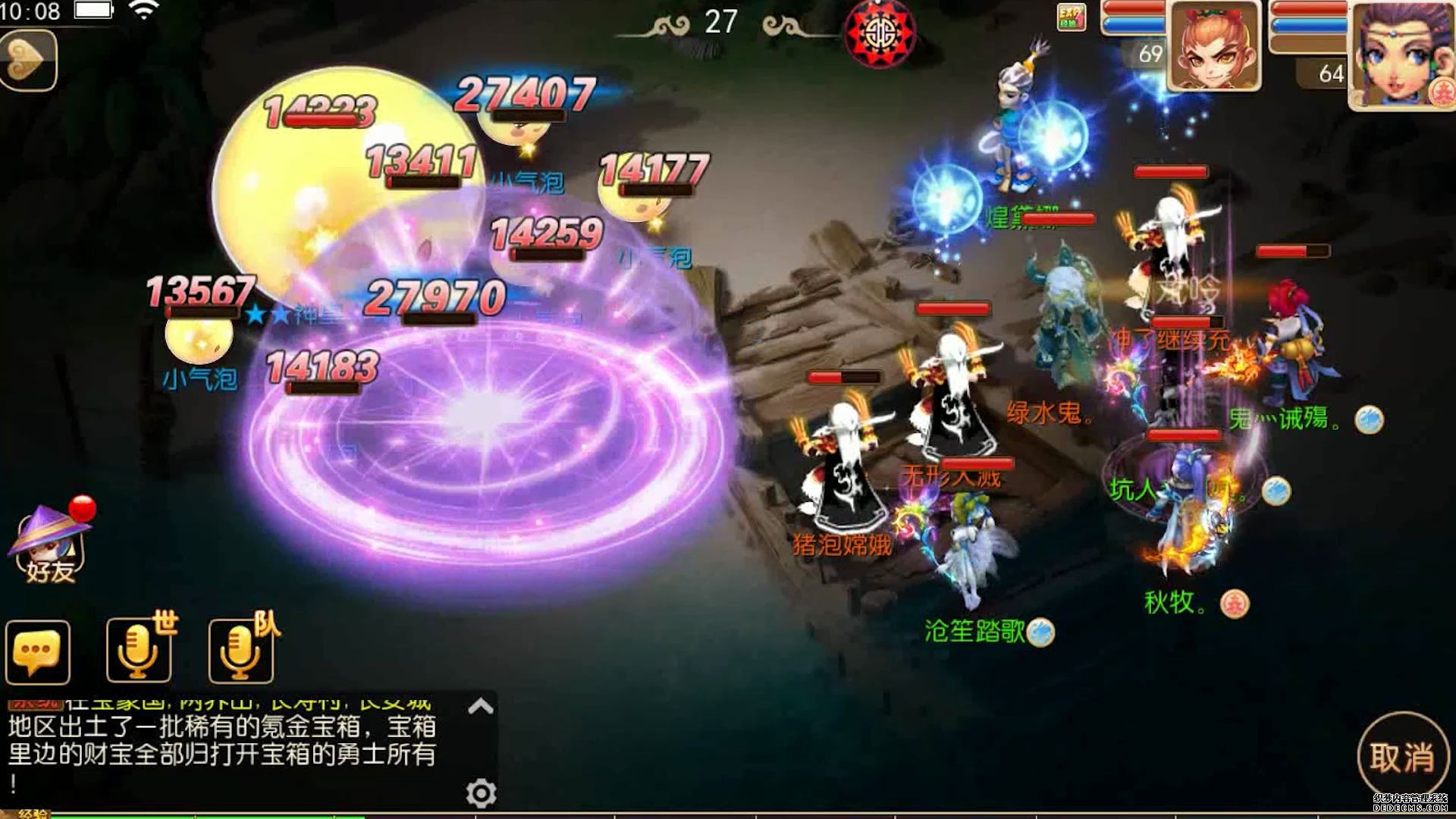This screenshot has width=1456, height=819.
Task: Open the red formation emblem
Action: [880, 33]
